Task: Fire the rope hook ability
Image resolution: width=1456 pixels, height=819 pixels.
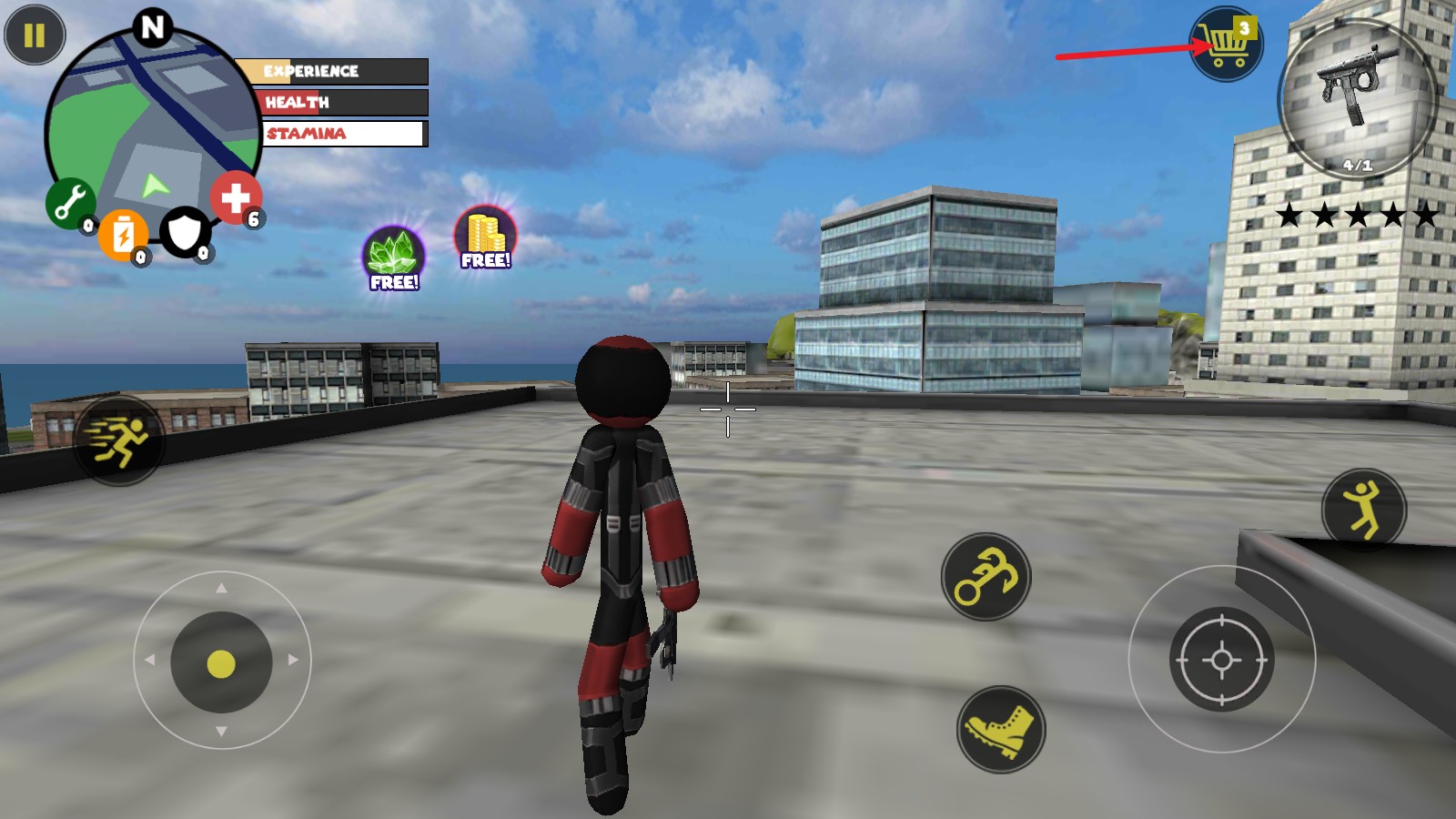Action: click(986, 577)
